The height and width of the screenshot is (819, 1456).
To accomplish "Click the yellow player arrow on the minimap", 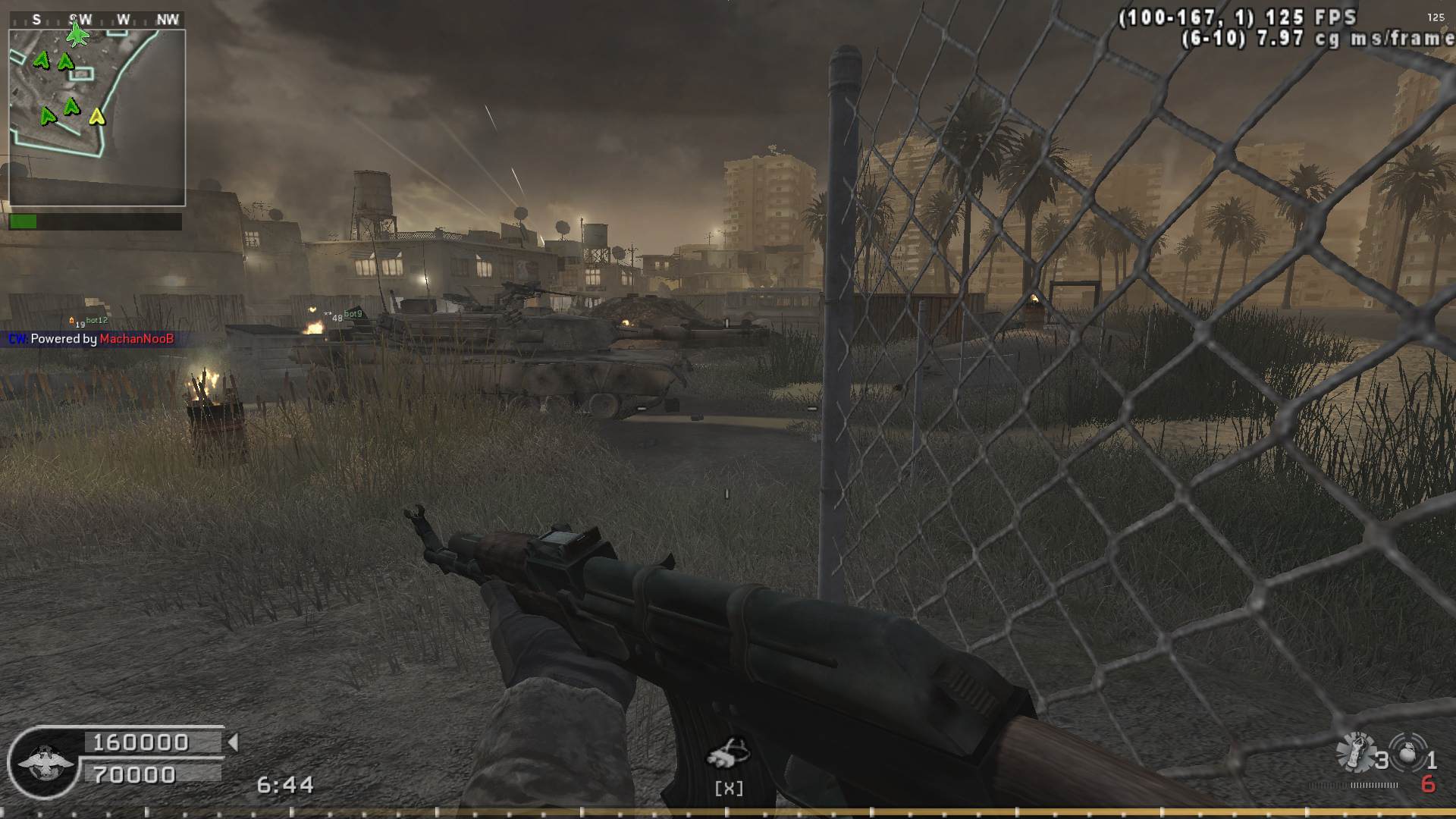I will click(x=96, y=117).
